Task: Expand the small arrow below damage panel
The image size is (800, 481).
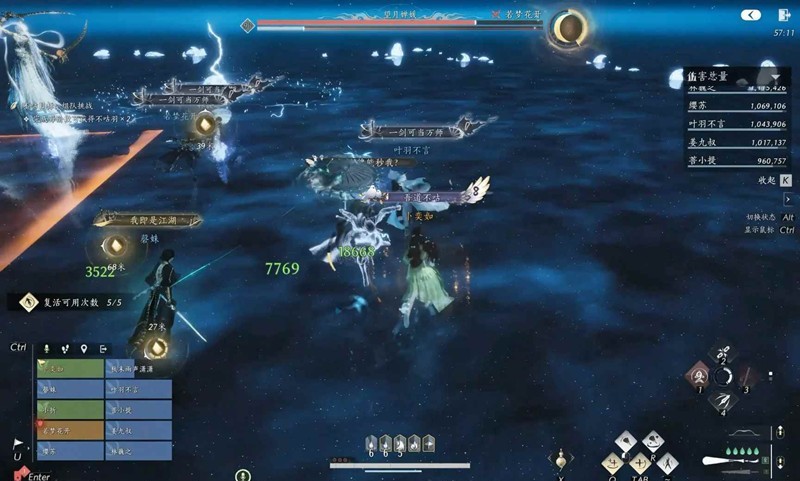Action: pos(787,199)
